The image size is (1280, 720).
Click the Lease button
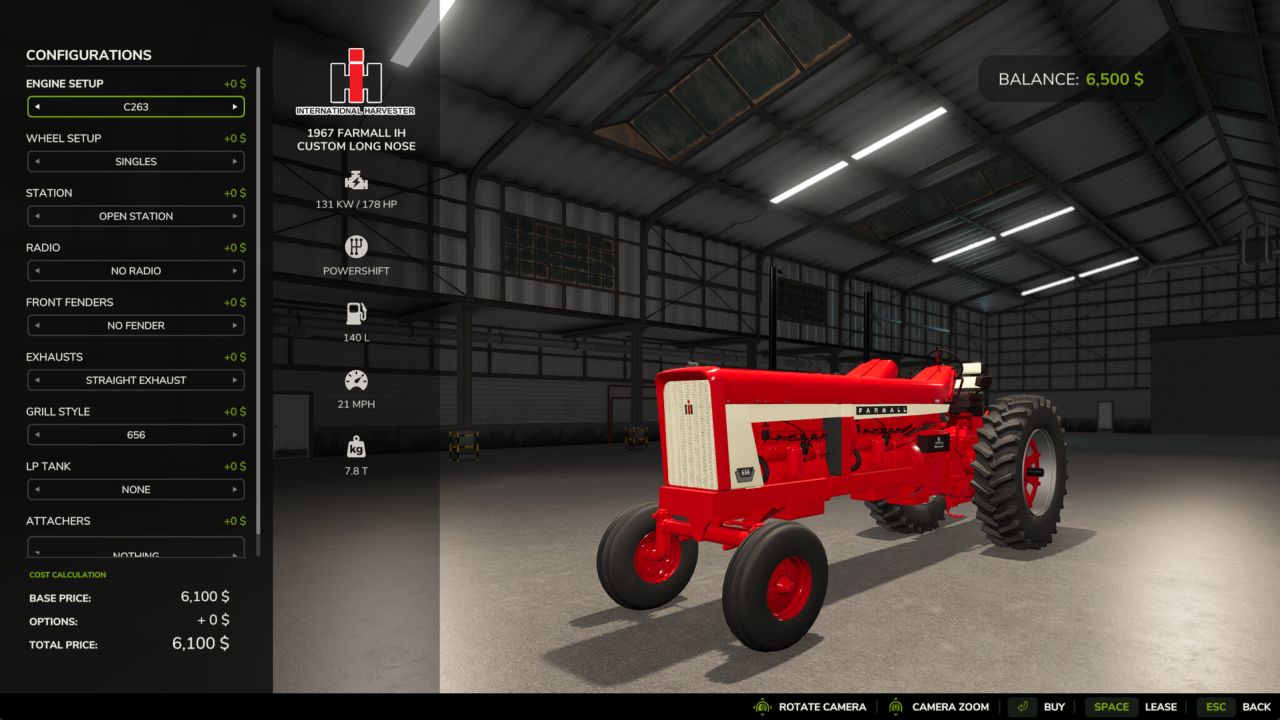[1161, 706]
